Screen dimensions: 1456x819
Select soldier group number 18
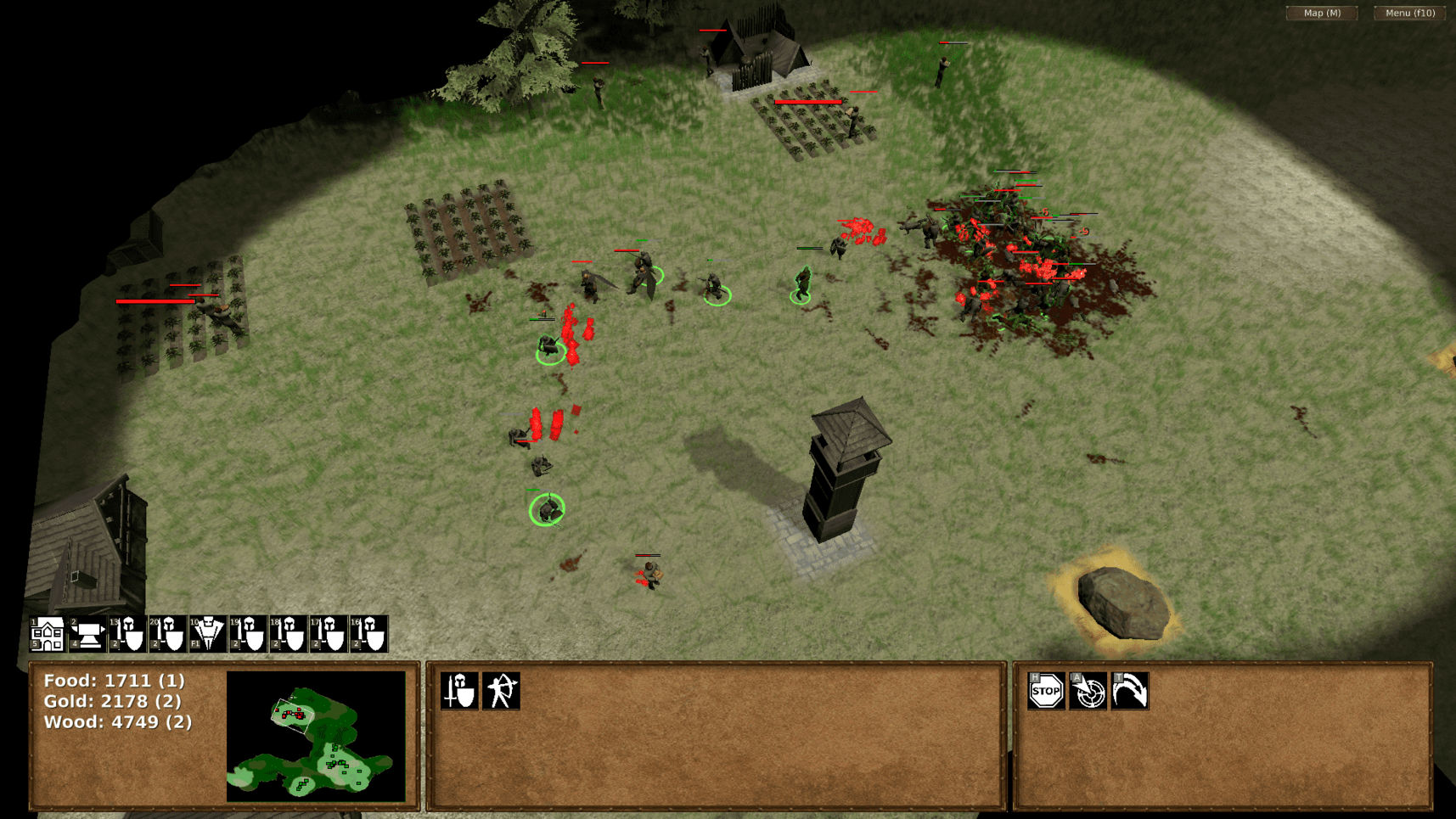pos(288,634)
